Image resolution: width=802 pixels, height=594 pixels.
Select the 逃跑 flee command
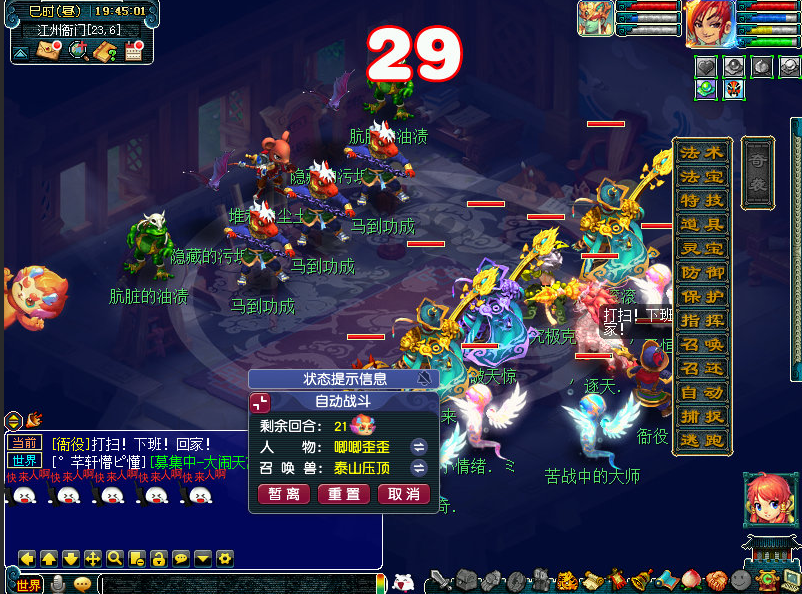tap(701, 441)
